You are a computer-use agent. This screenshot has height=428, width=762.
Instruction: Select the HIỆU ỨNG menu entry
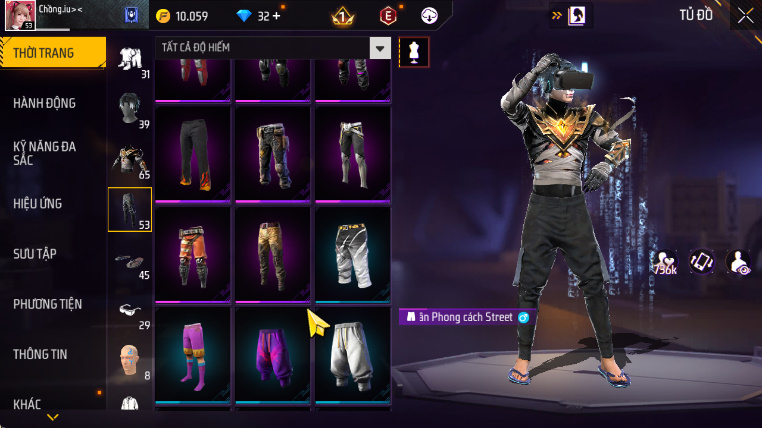(x=38, y=203)
